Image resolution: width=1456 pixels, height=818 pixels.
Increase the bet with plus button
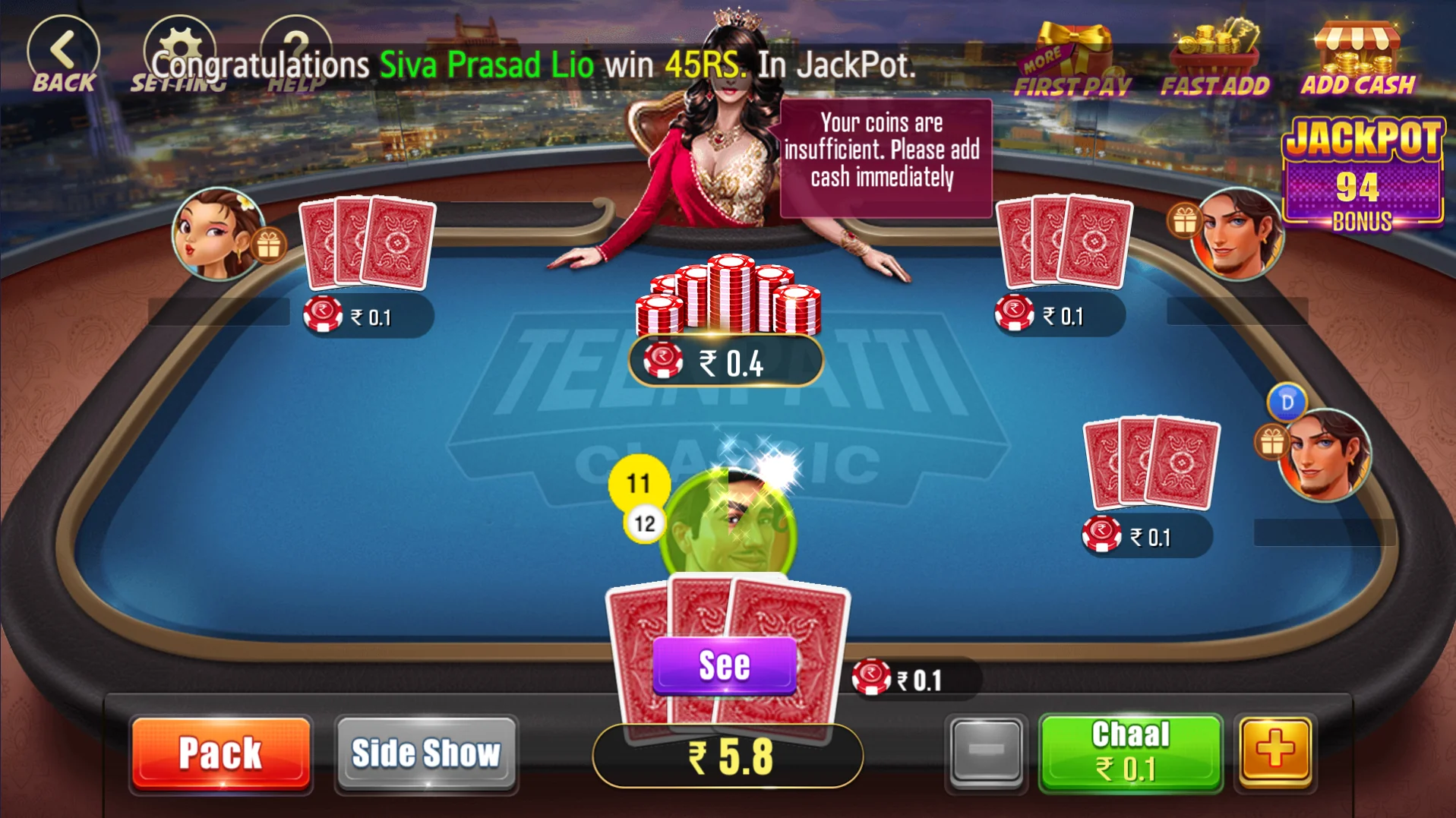1275,752
